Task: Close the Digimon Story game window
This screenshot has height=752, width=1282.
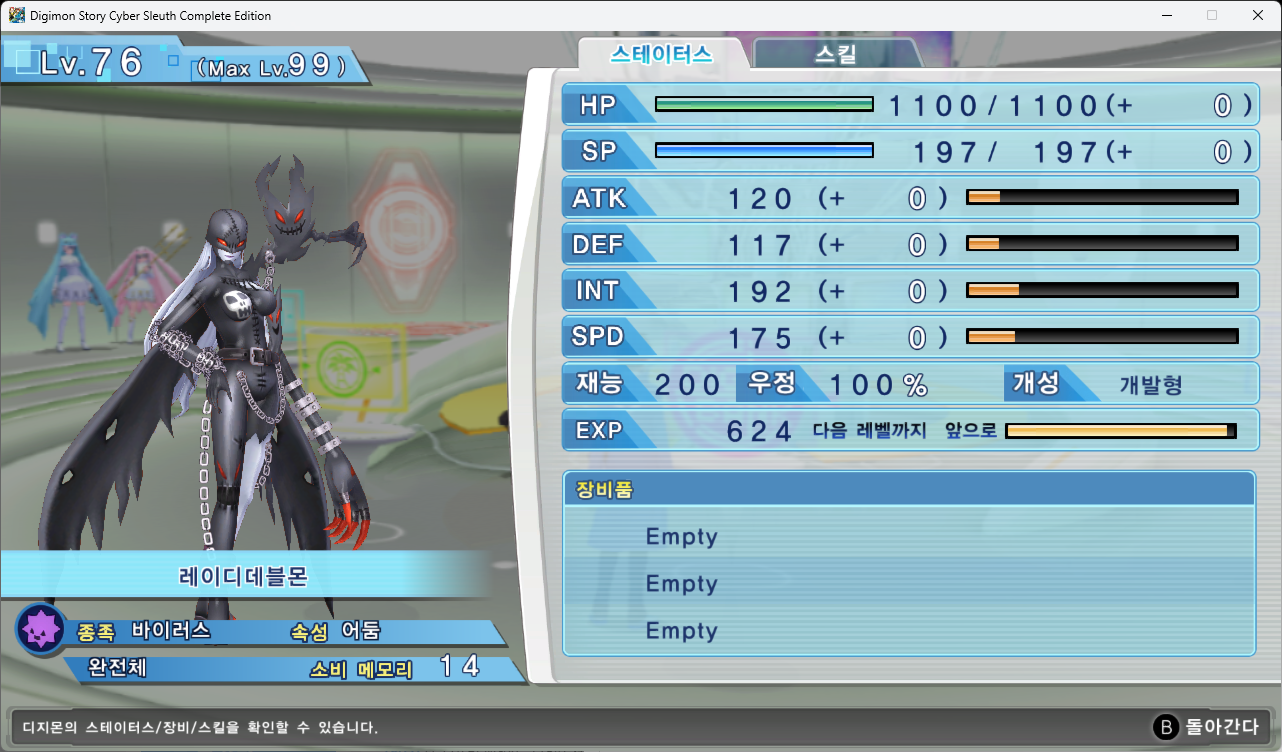Action: tap(1257, 15)
